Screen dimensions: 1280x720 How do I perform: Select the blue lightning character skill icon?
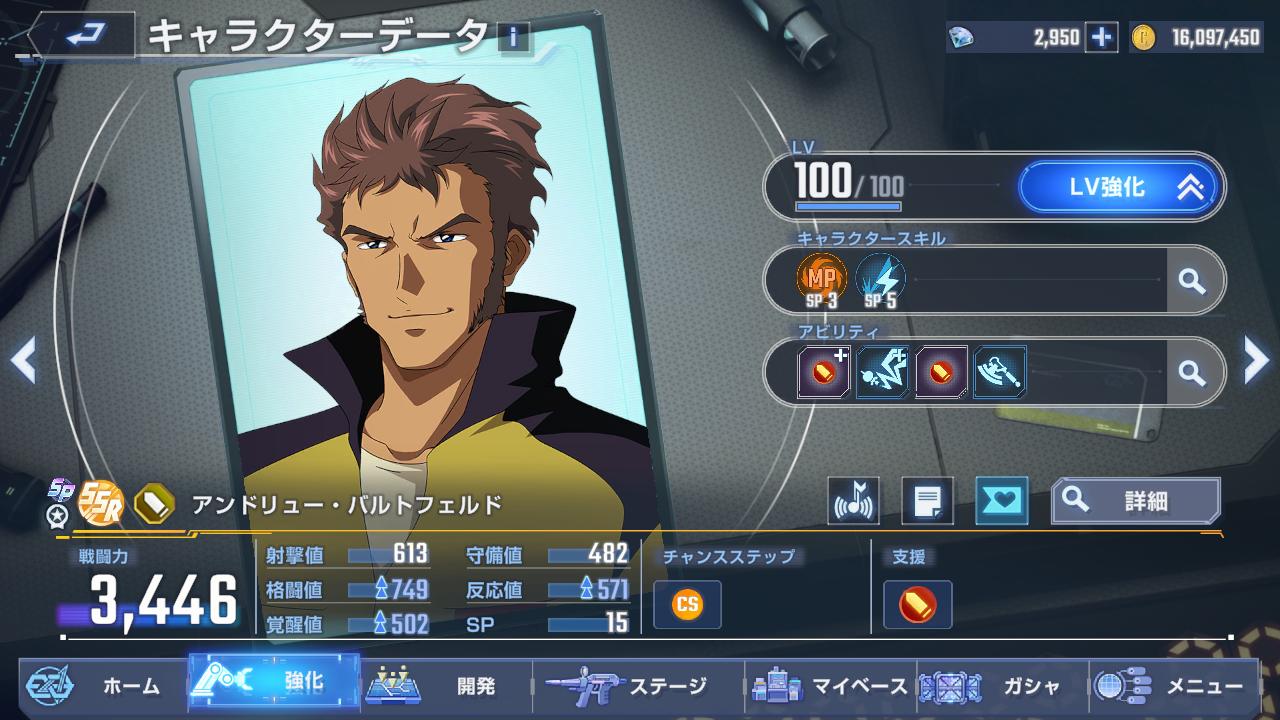pos(880,280)
